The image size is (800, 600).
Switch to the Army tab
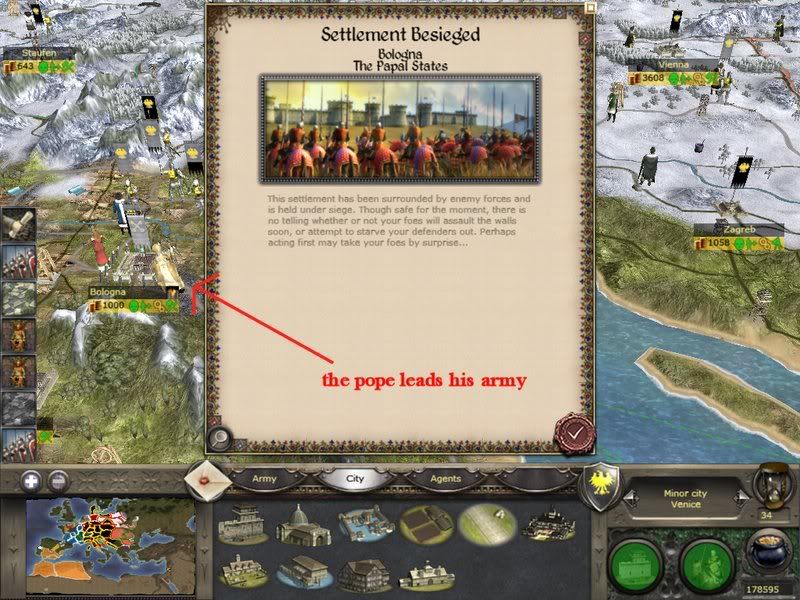[264, 479]
